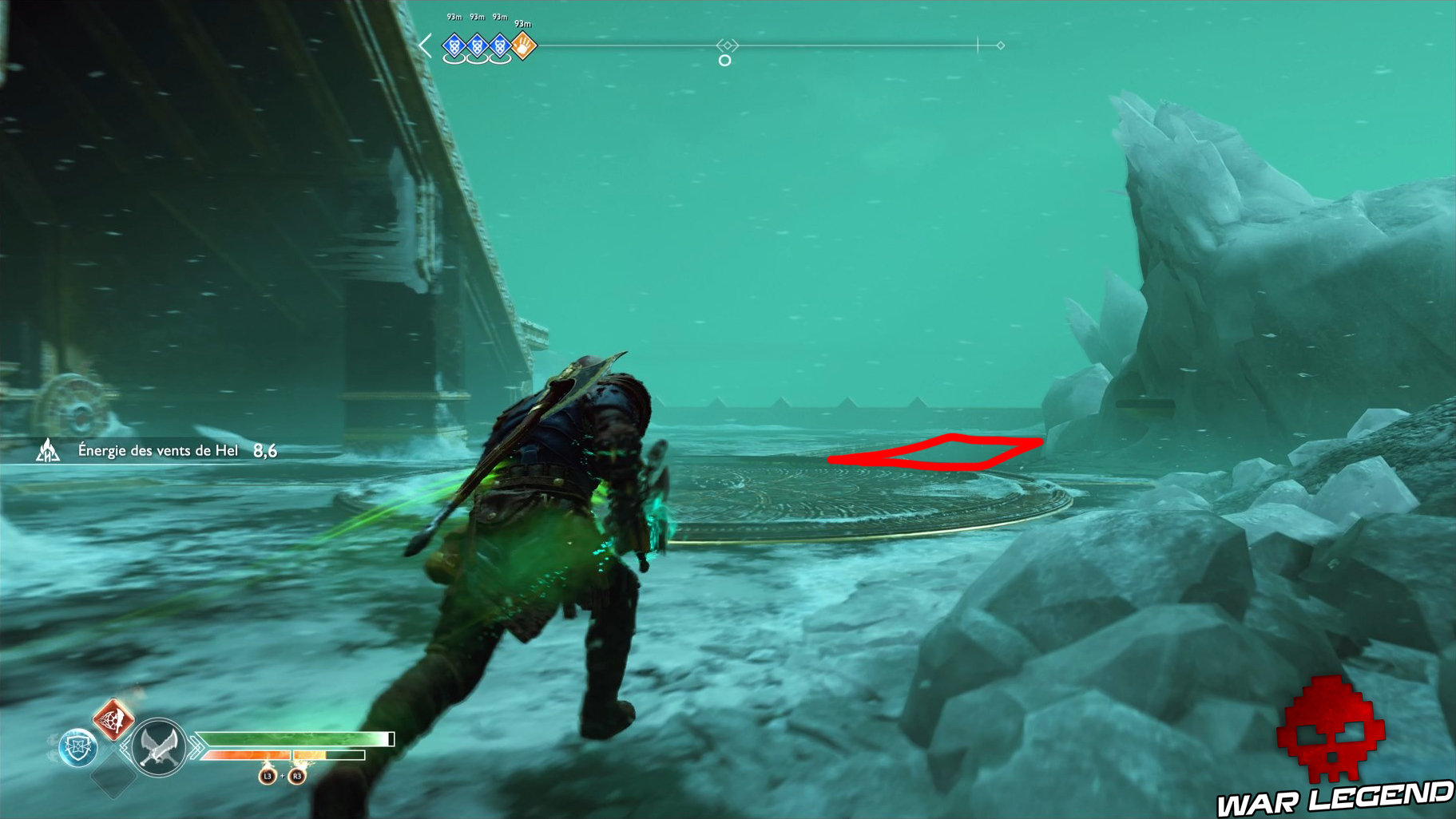The image size is (1456, 819).
Task: Select the middle blue enemy marker icon
Action: [478, 47]
